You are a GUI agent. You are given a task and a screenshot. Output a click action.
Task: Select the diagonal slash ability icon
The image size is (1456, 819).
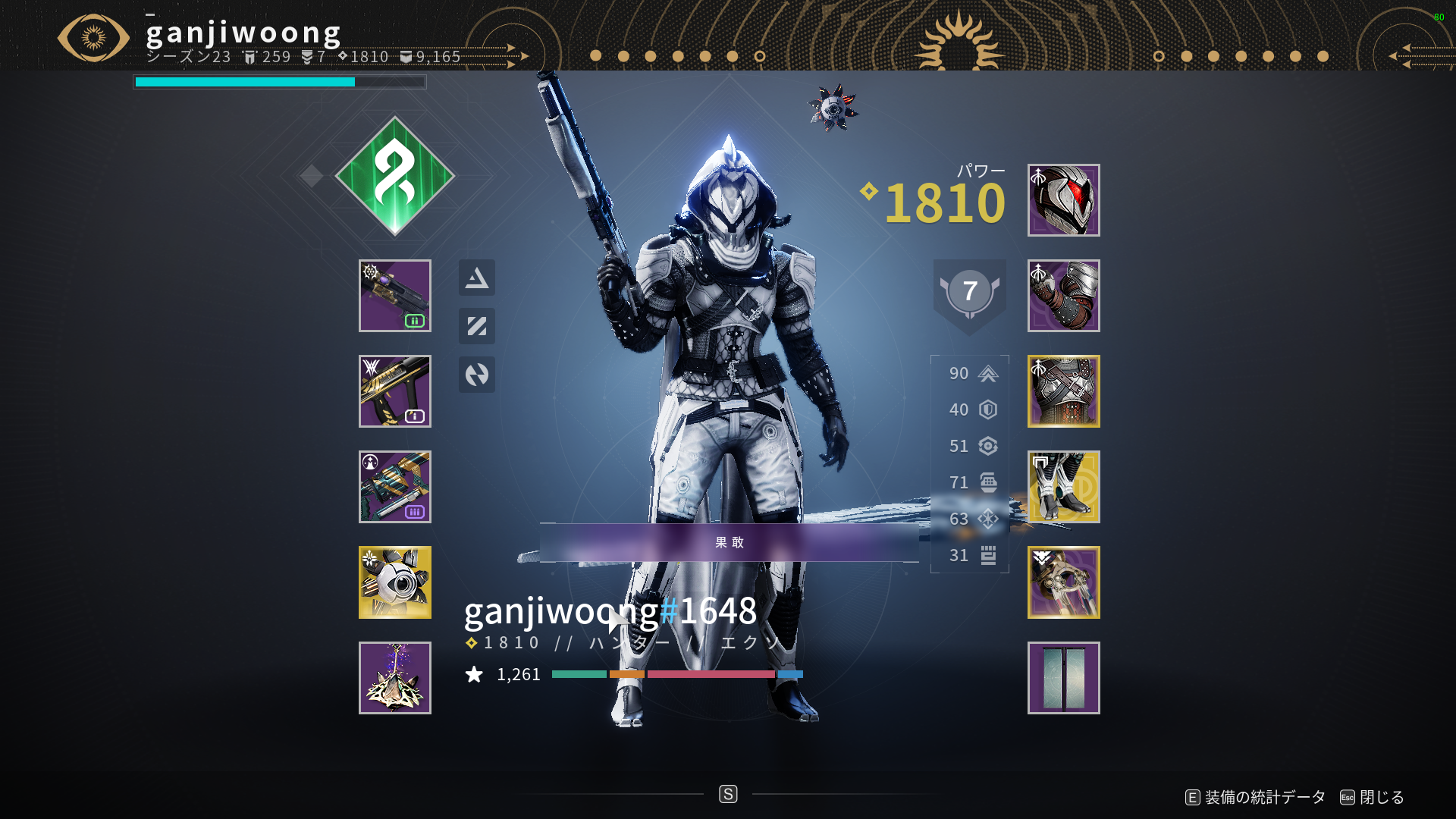[476, 326]
